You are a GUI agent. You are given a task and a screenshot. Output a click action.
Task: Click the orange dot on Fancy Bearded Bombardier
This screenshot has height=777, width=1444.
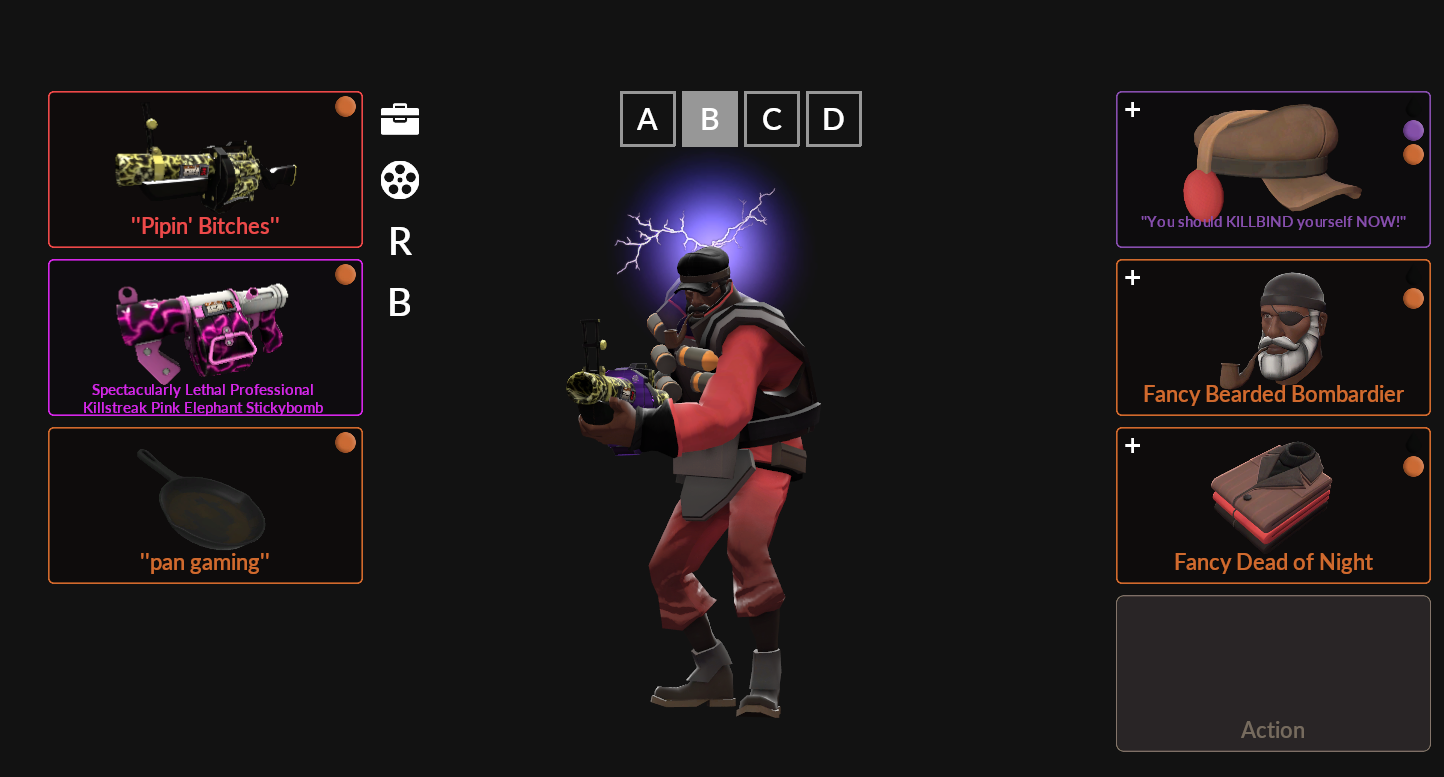[1414, 297]
